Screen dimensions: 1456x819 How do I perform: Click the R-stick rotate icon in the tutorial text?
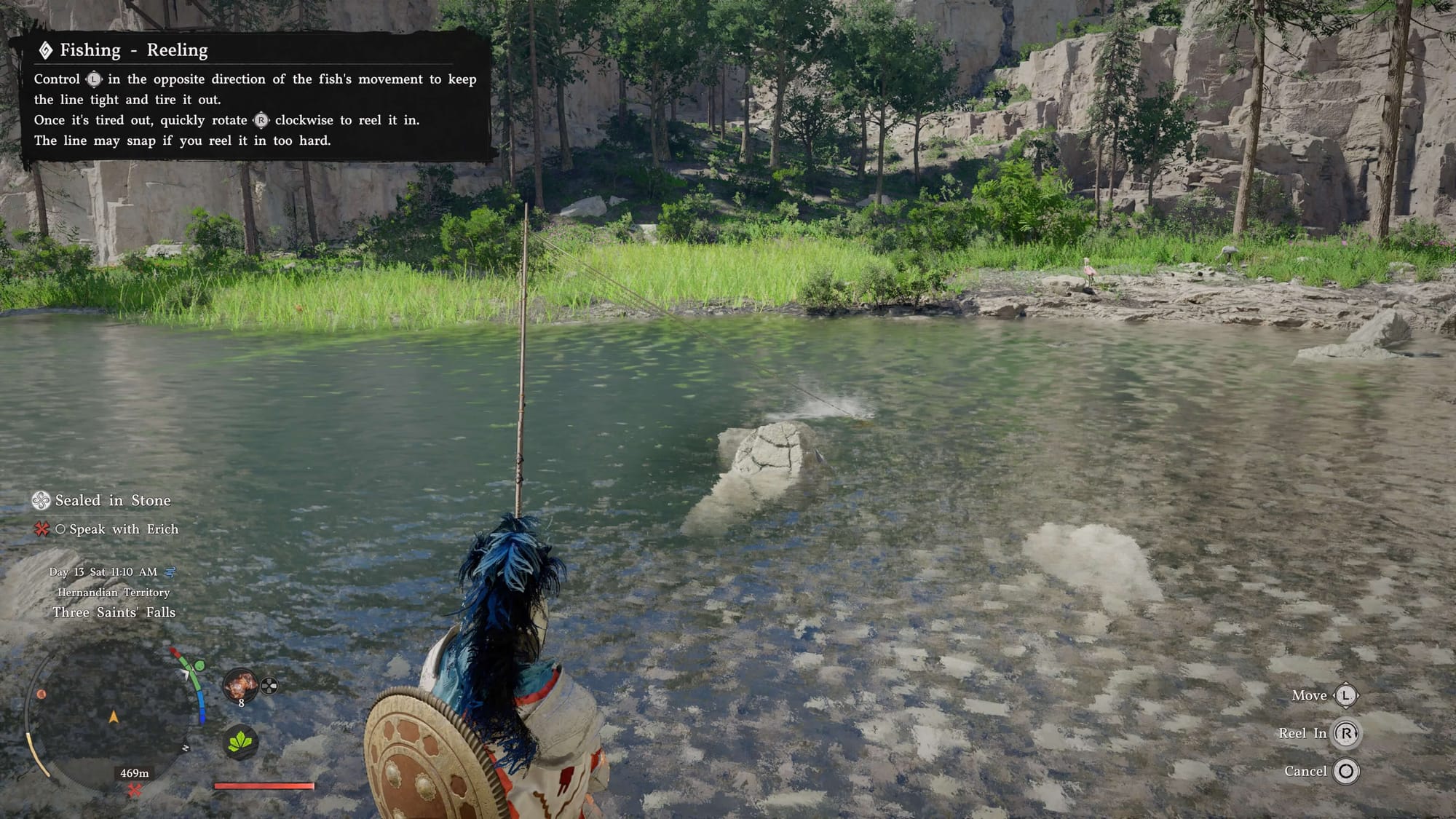pyautogui.click(x=261, y=120)
